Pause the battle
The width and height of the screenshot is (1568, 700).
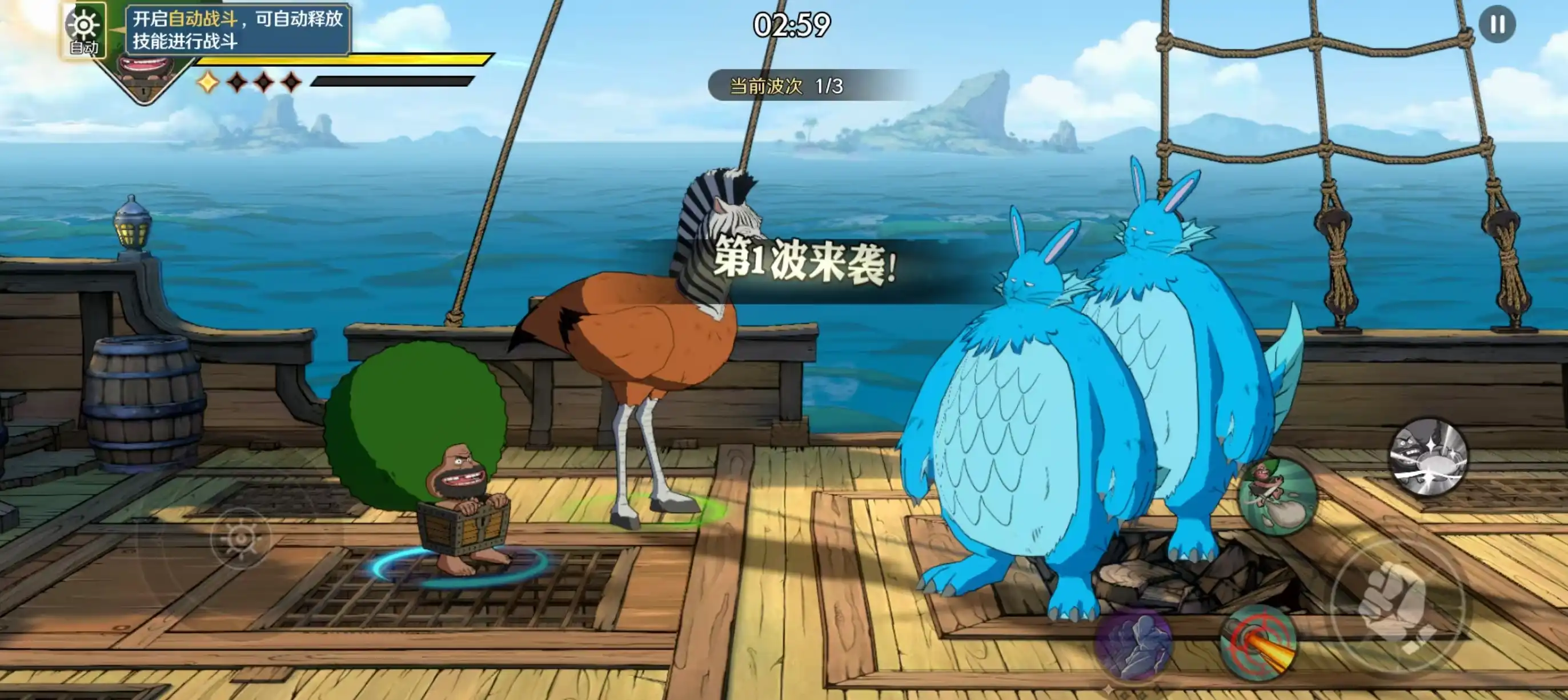coord(1497,25)
